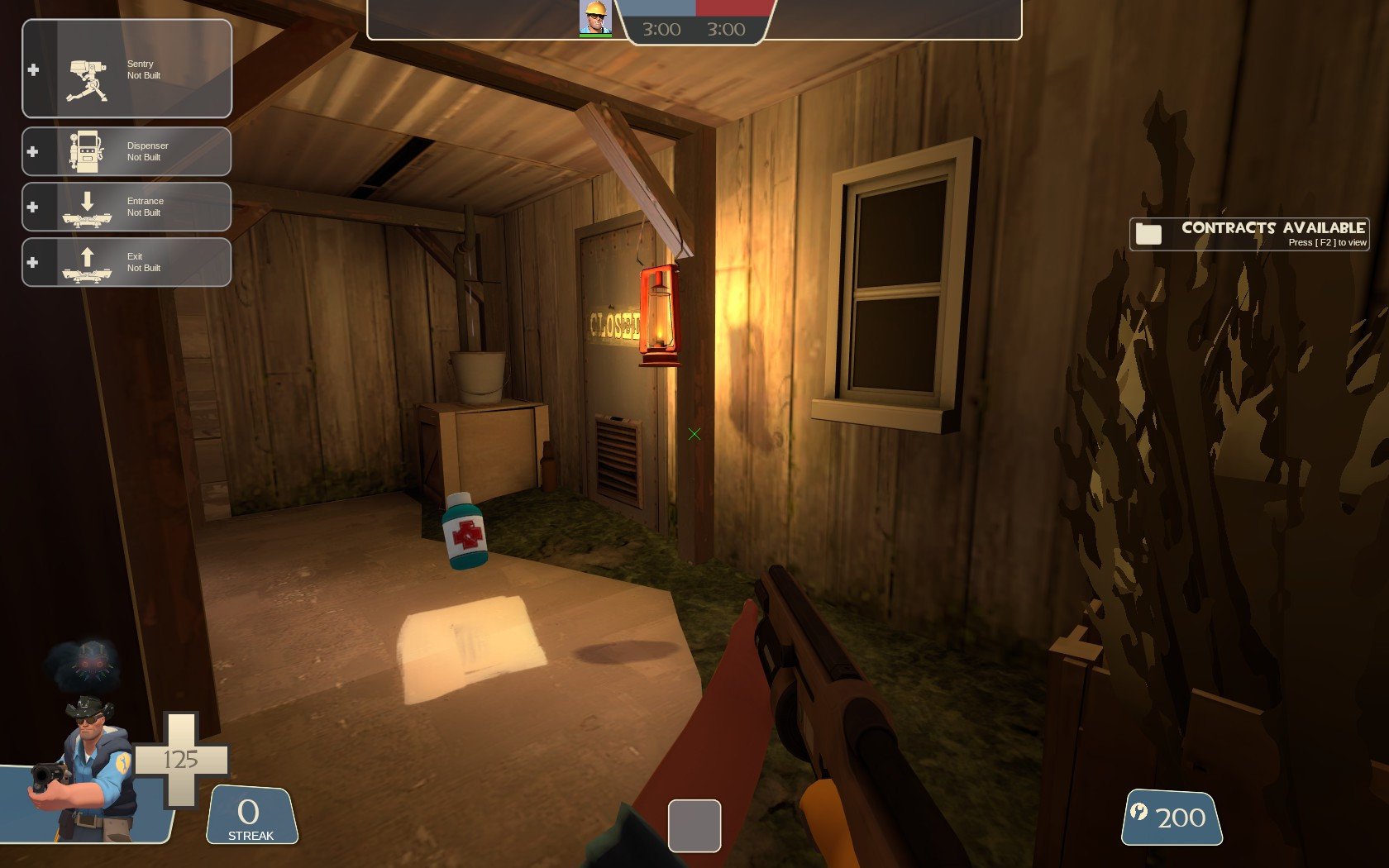
Task: Click 'Press [F2] to view' link
Action: pos(1327,242)
